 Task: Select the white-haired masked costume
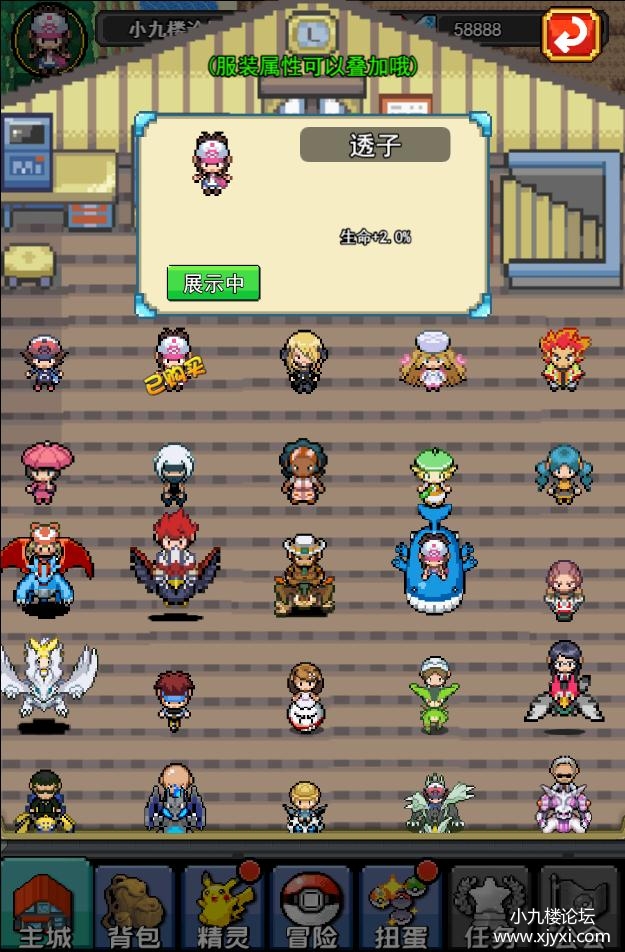tap(173, 472)
